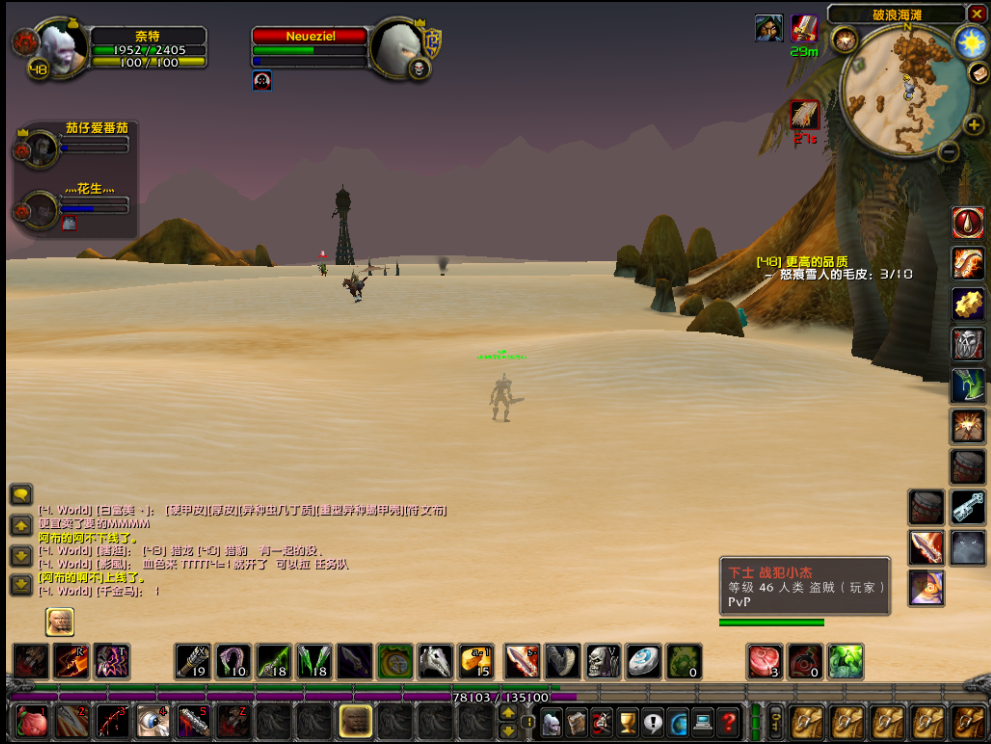Open the character info micro button
Viewport: 991px width, 744px height.
(x=551, y=720)
